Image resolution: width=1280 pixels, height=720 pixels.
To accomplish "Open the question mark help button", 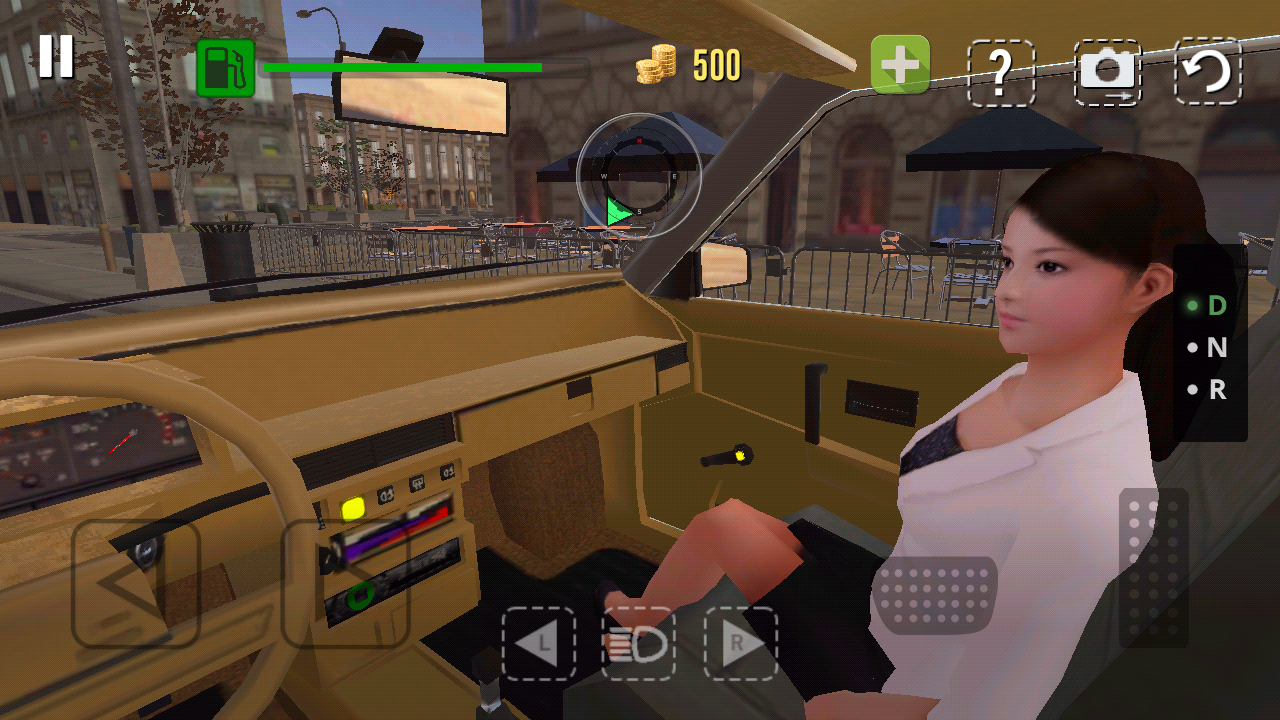I will coord(1001,72).
